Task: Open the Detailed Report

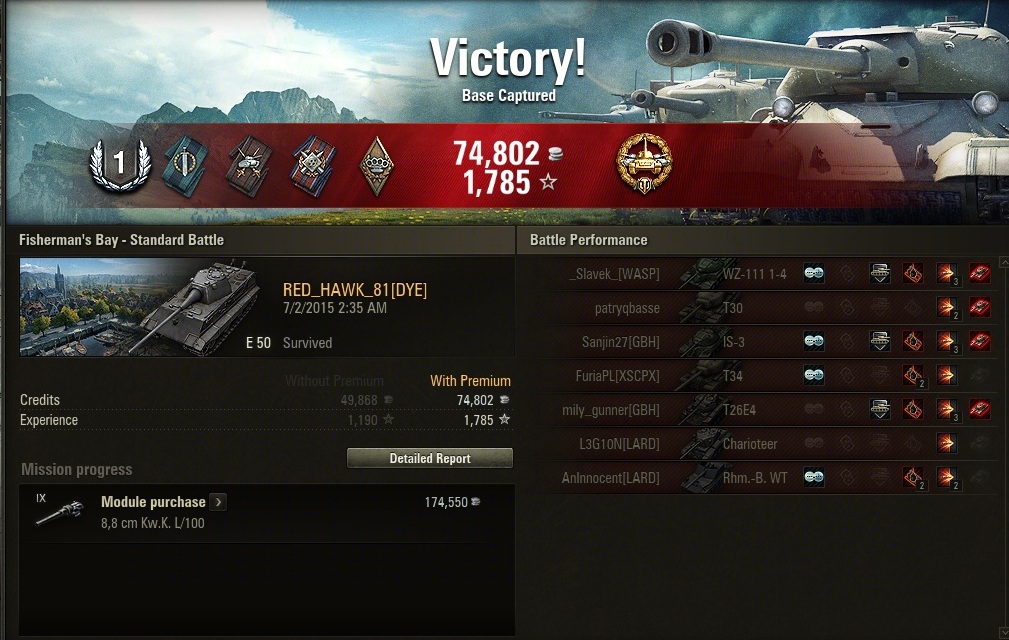Action: (429, 458)
